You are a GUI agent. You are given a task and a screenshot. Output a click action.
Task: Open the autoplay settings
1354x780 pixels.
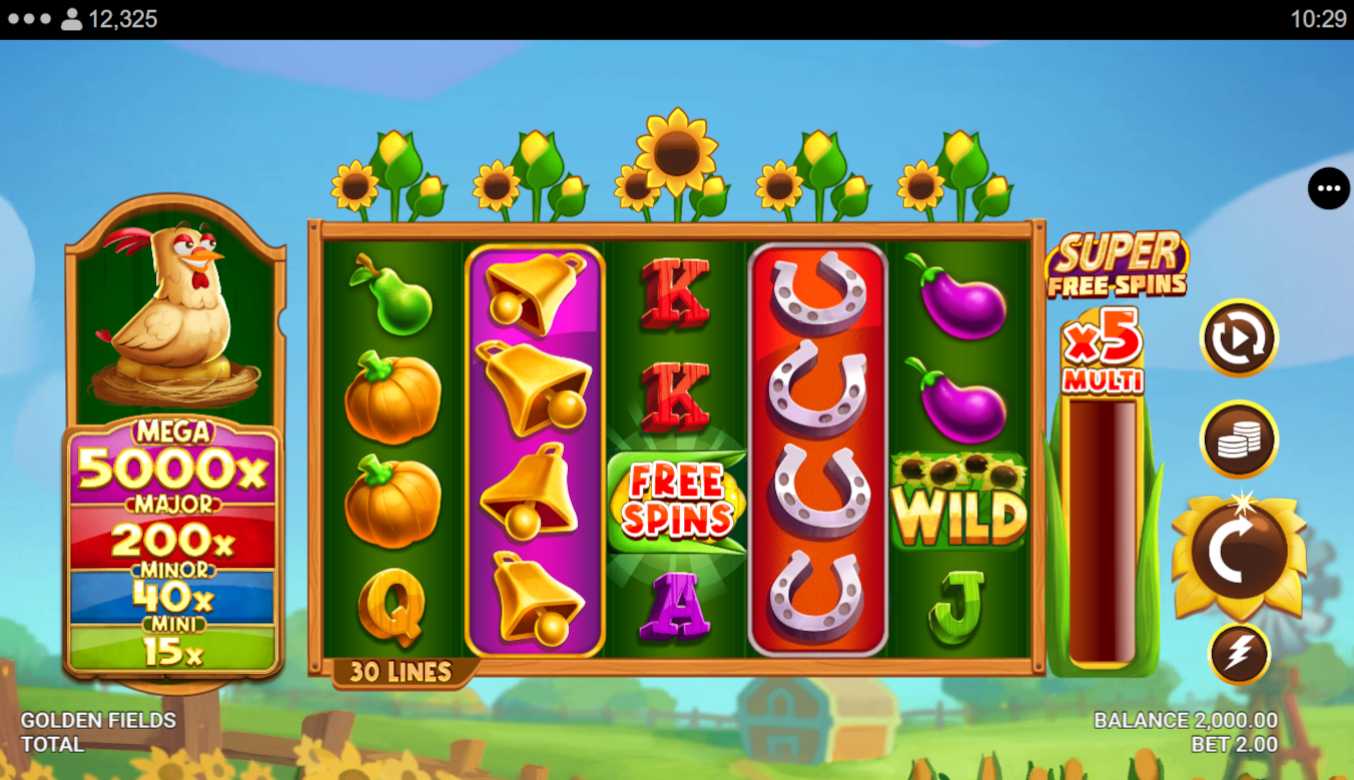click(1239, 338)
